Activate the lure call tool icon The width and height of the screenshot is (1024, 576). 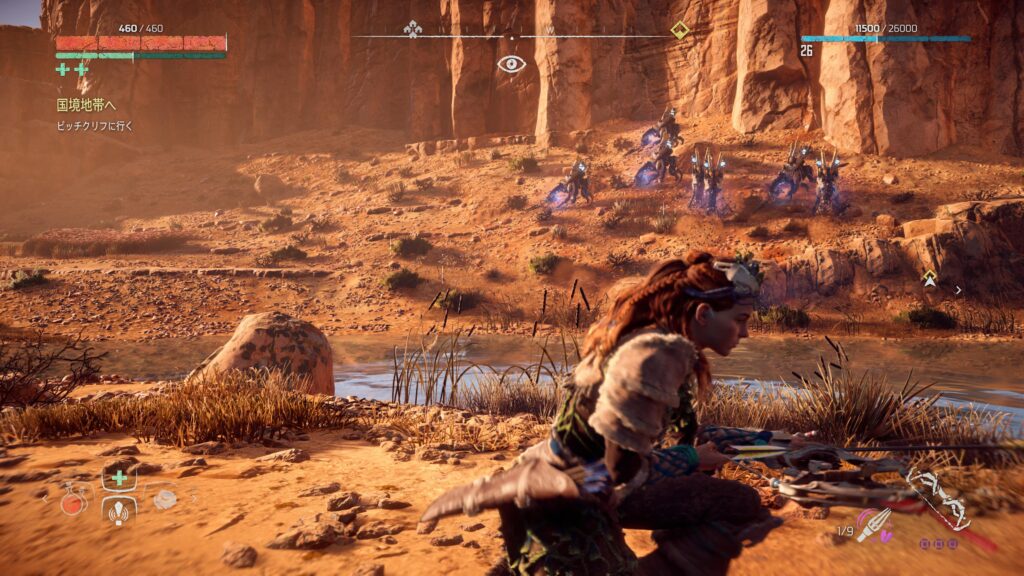coord(119,513)
